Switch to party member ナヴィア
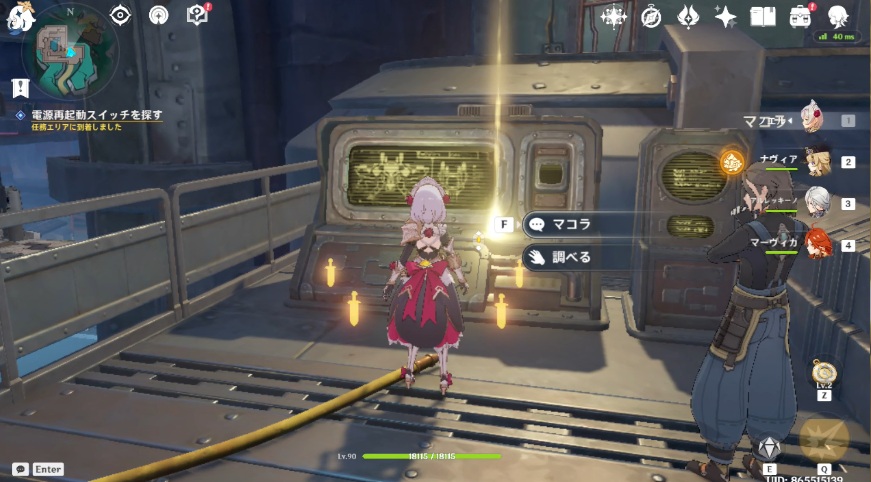Screen dimensions: 871x482 pos(818,161)
